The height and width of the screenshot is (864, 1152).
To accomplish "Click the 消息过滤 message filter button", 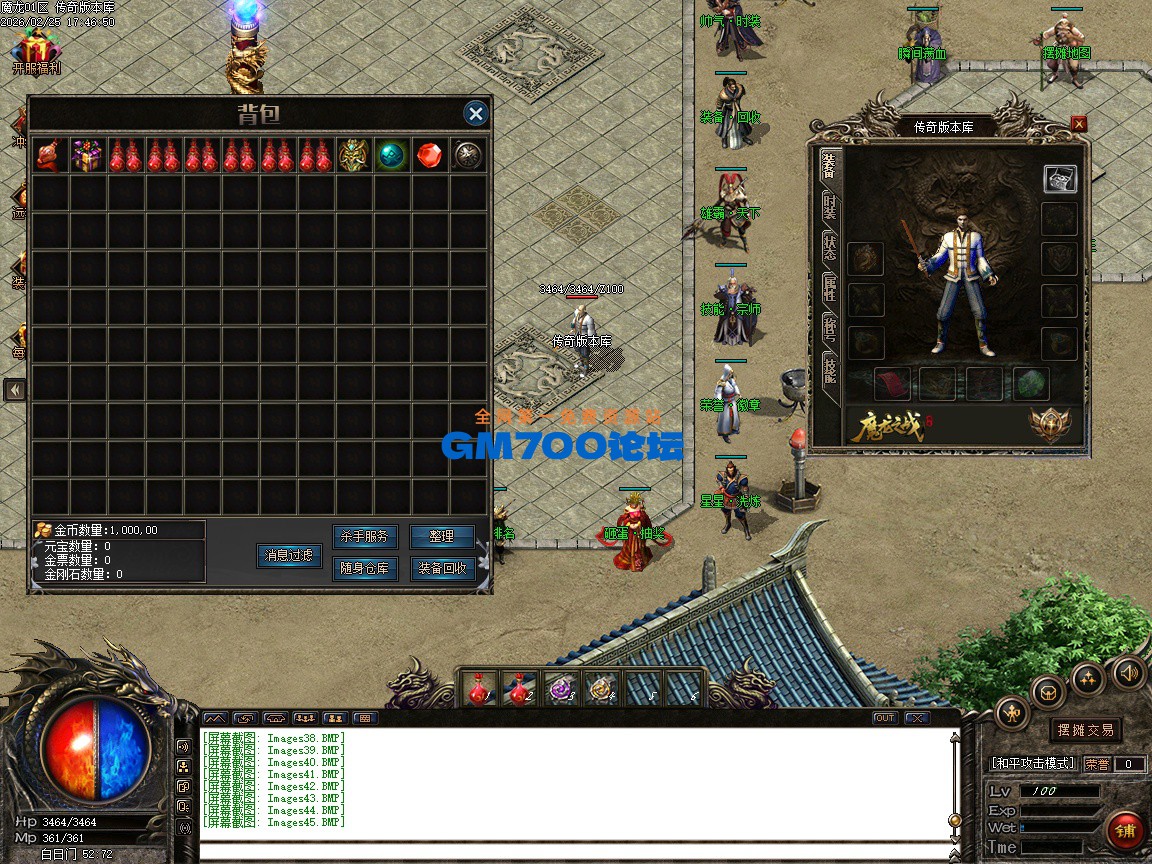I will (289, 555).
